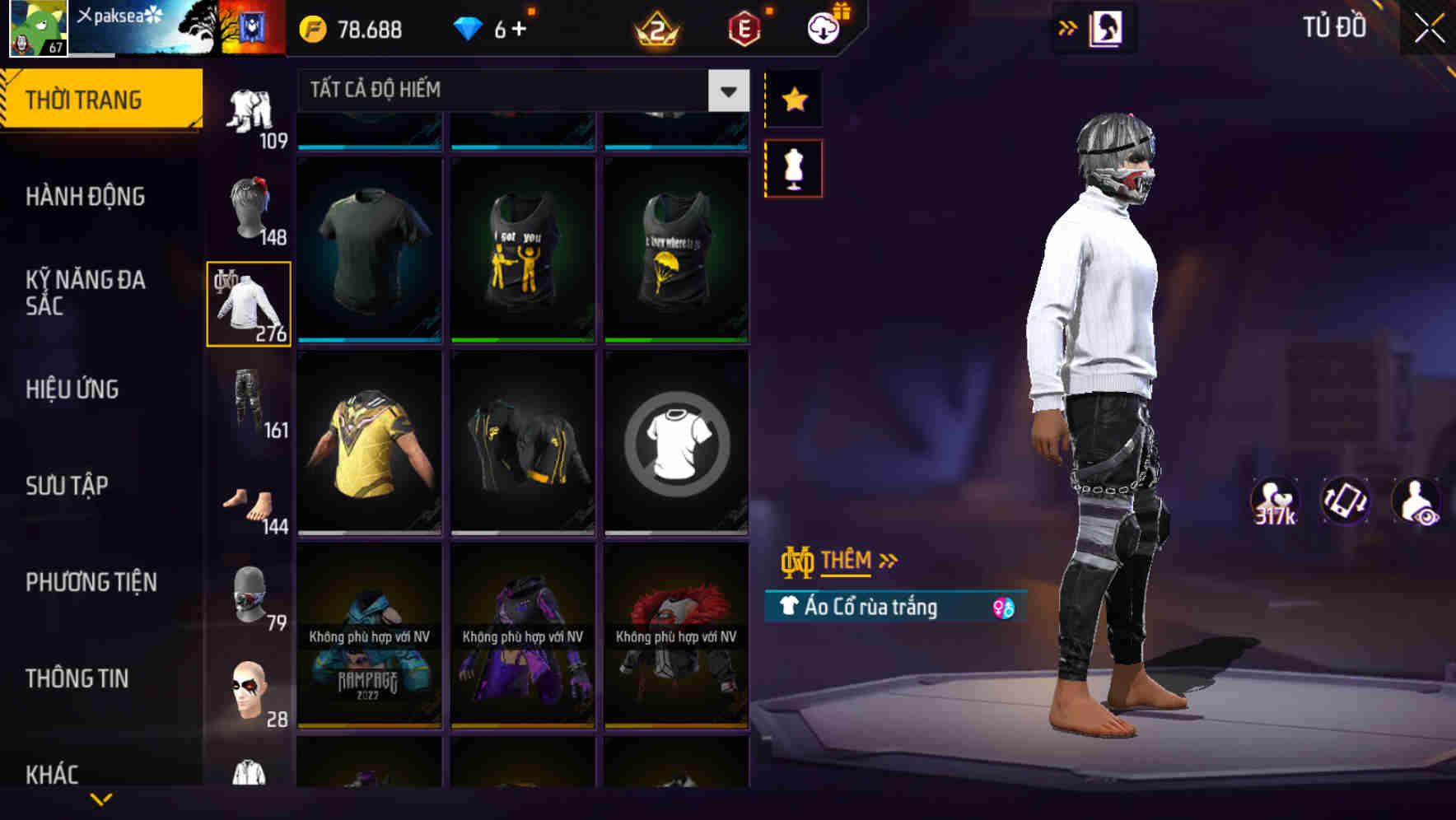Toggle gender icon on Áo Cổ rùa trắng bar
Viewport: 1456px width, 820px height.
[x=1004, y=606]
